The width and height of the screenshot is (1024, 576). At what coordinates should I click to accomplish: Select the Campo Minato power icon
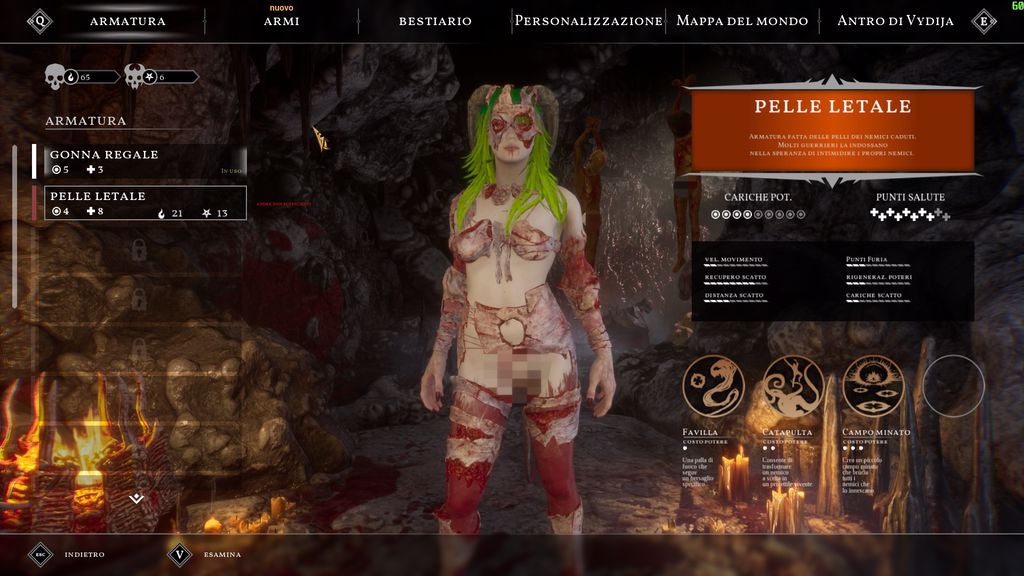coord(873,386)
